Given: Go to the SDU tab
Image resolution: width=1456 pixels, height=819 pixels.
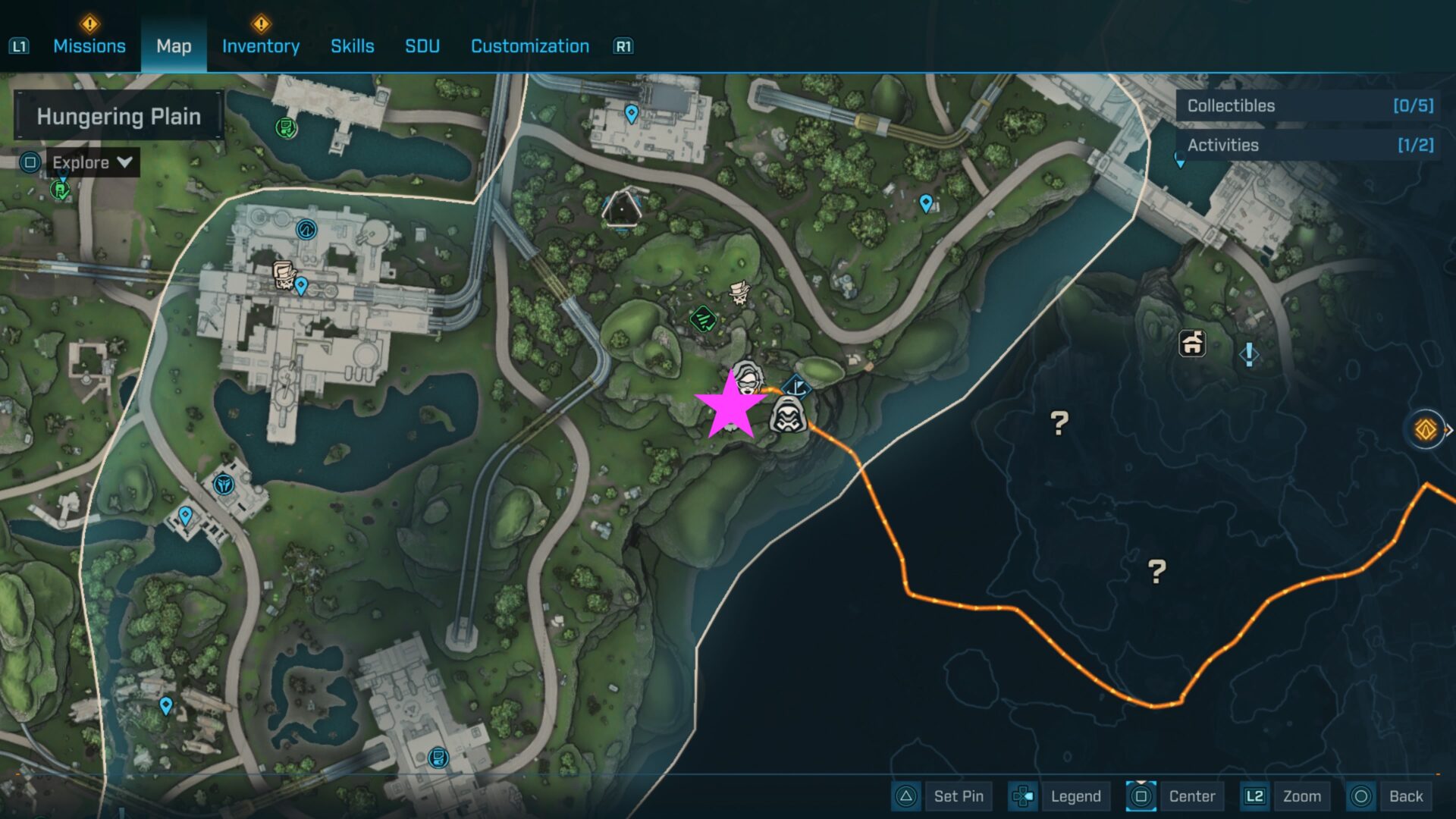Looking at the screenshot, I should coord(422,46).
